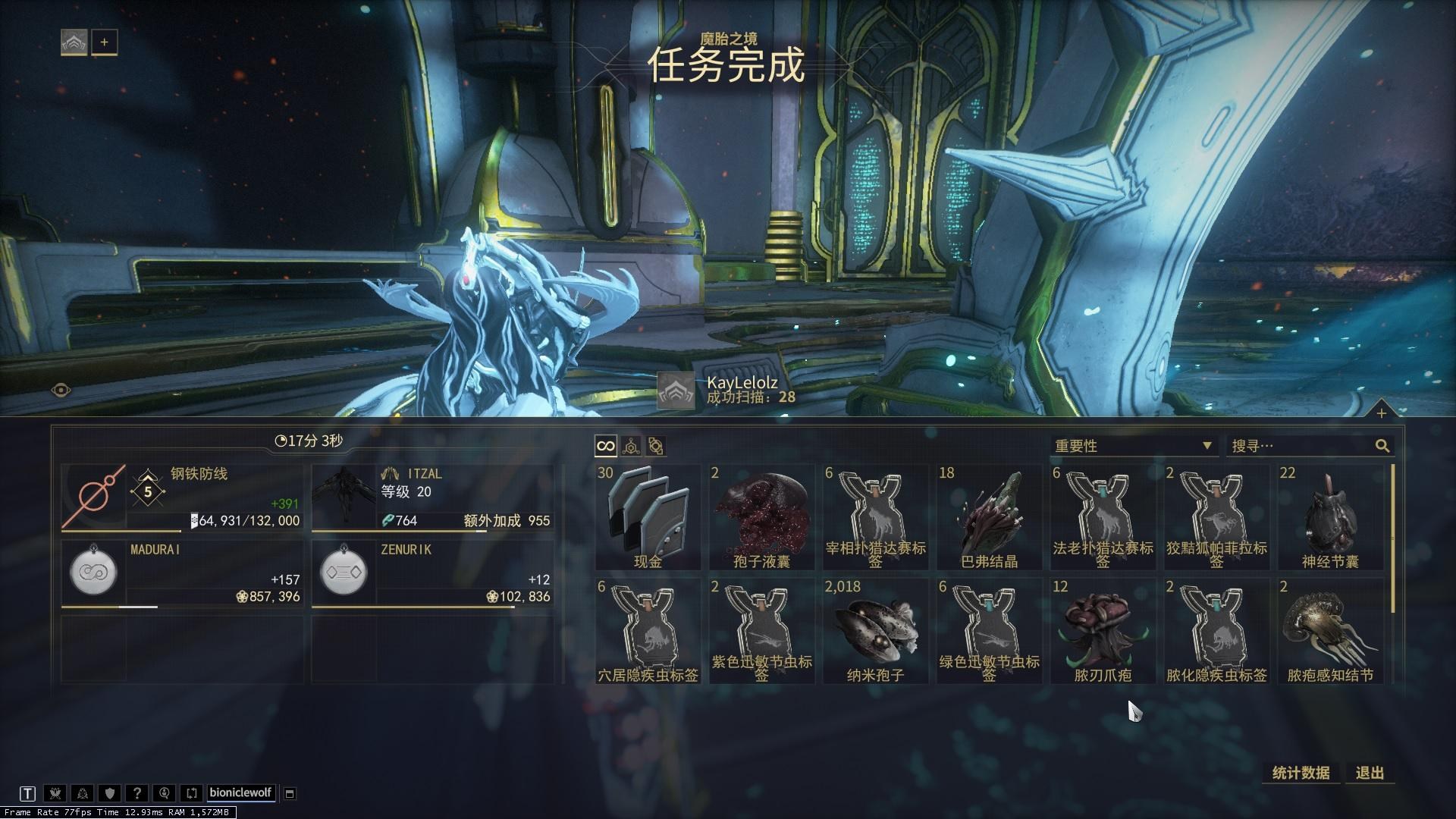Toggle the windowed chat icon next to bioniclewolf
This screenshot has width=1456, height=819.
pos(289,792)
